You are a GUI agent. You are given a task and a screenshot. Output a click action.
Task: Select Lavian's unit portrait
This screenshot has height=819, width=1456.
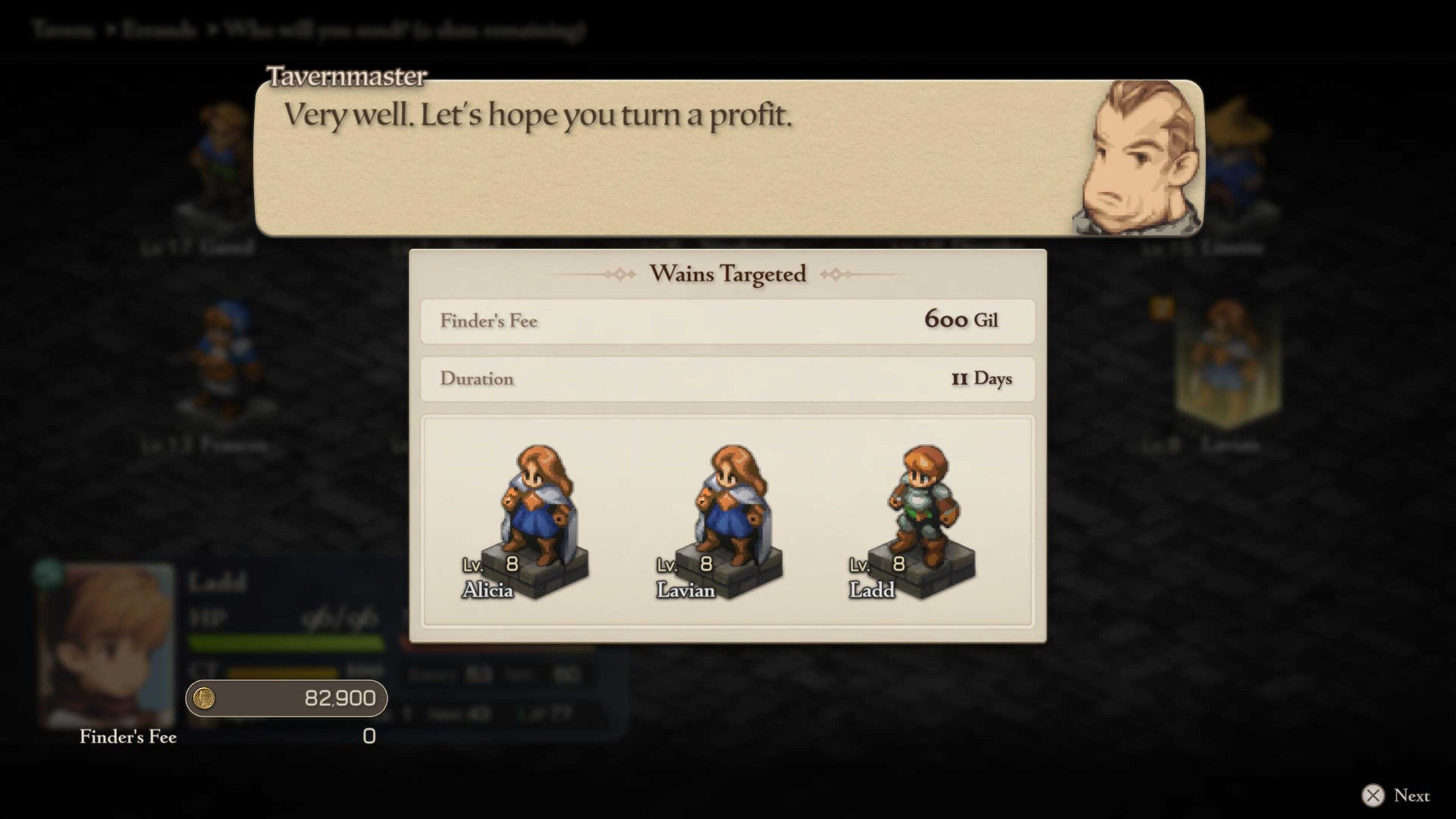[x=729, y=512]
